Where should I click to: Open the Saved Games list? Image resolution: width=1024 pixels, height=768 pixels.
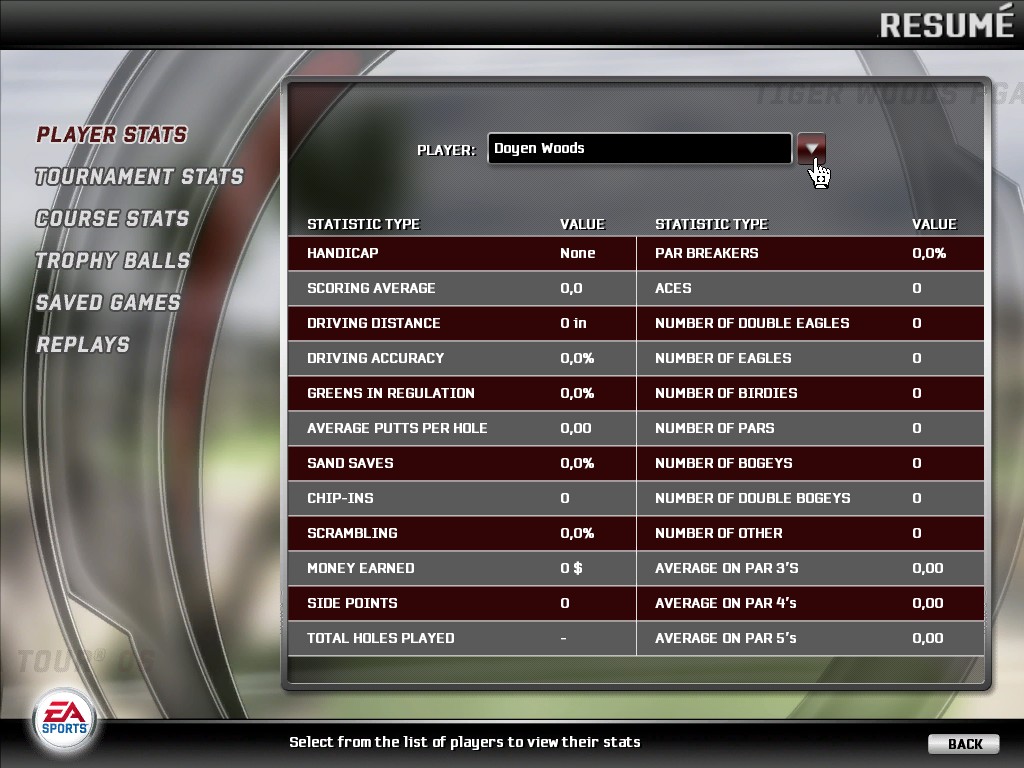108,303
